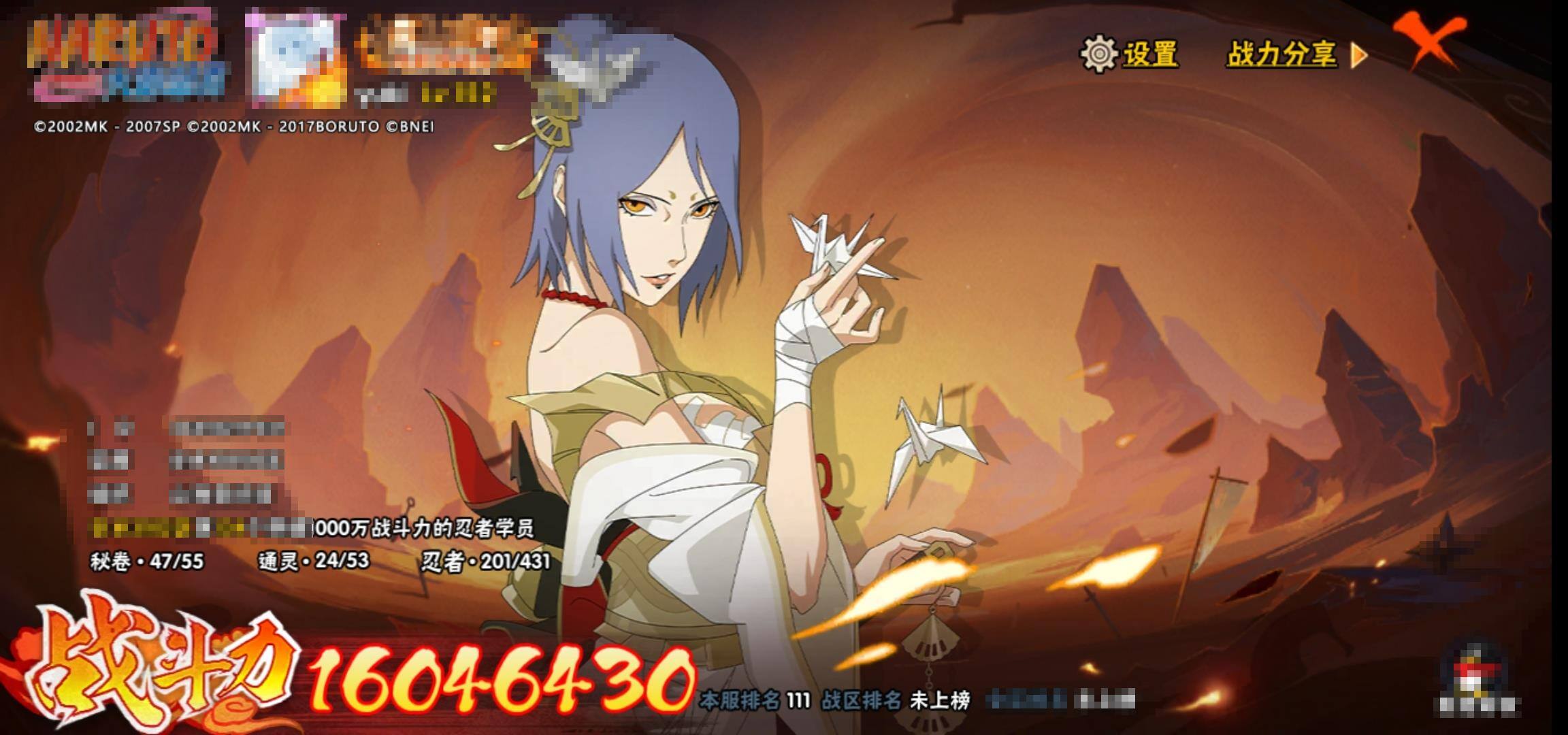View the 忍者 ninja collection
This screenshot has width=1568, height=735.
pos(486,561)
